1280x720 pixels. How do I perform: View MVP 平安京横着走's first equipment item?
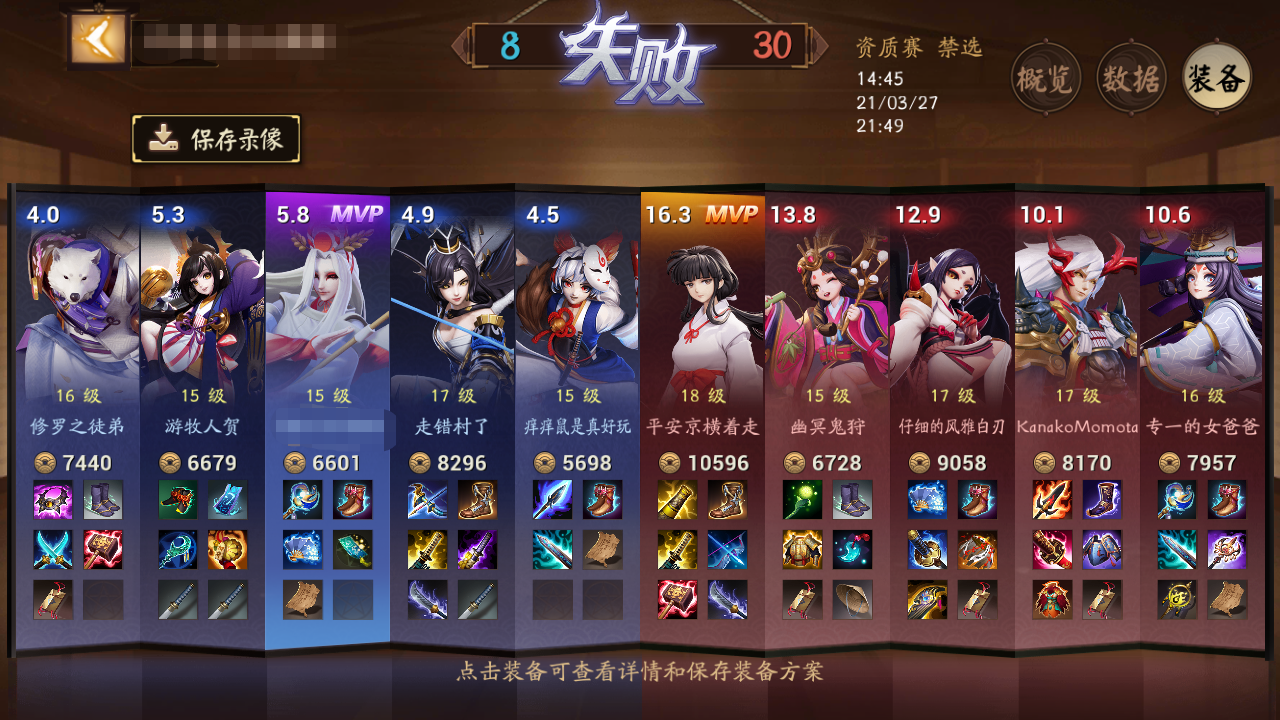click(678, 498)
